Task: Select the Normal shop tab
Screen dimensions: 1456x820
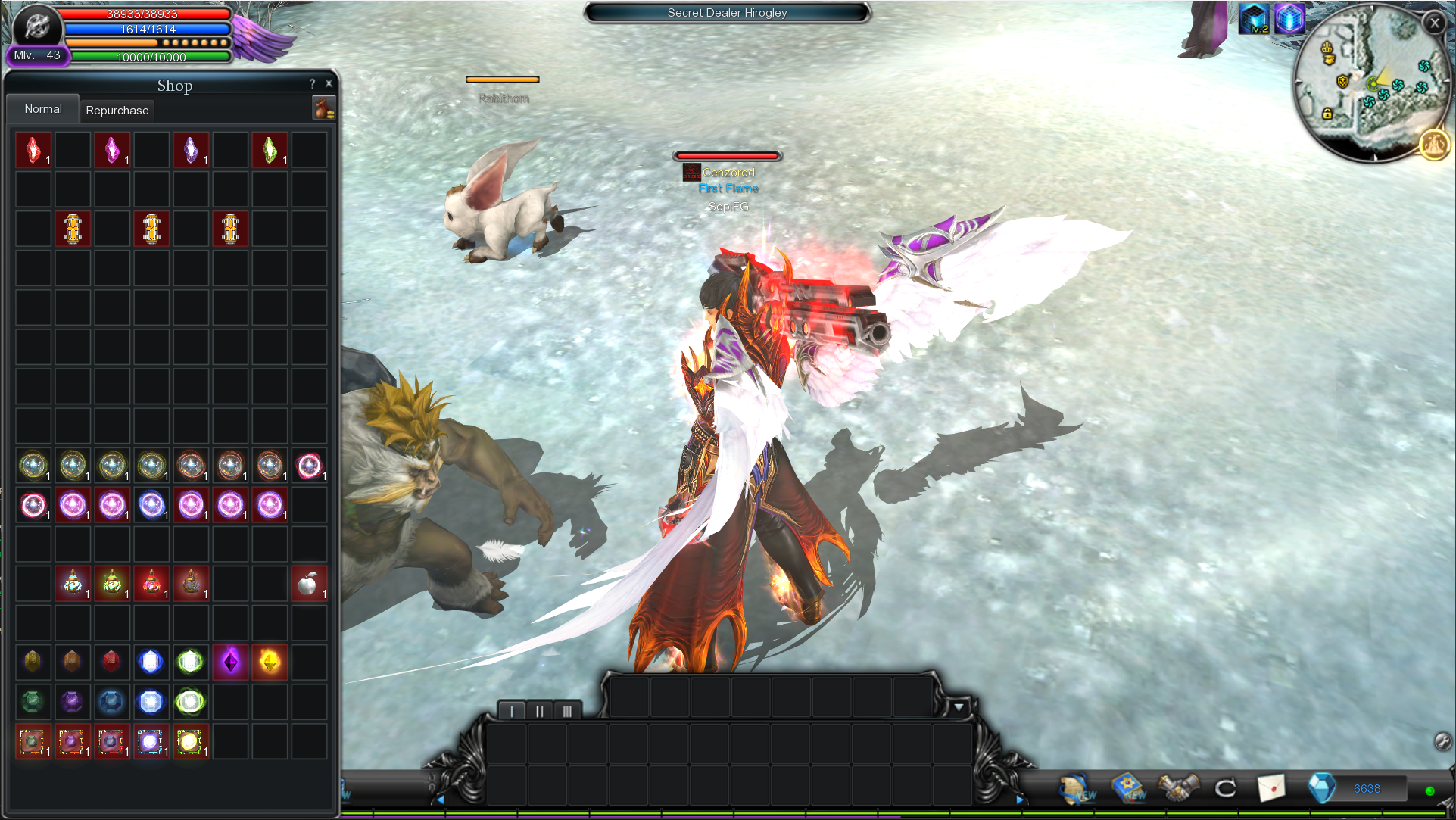Action: pos(43,109)
